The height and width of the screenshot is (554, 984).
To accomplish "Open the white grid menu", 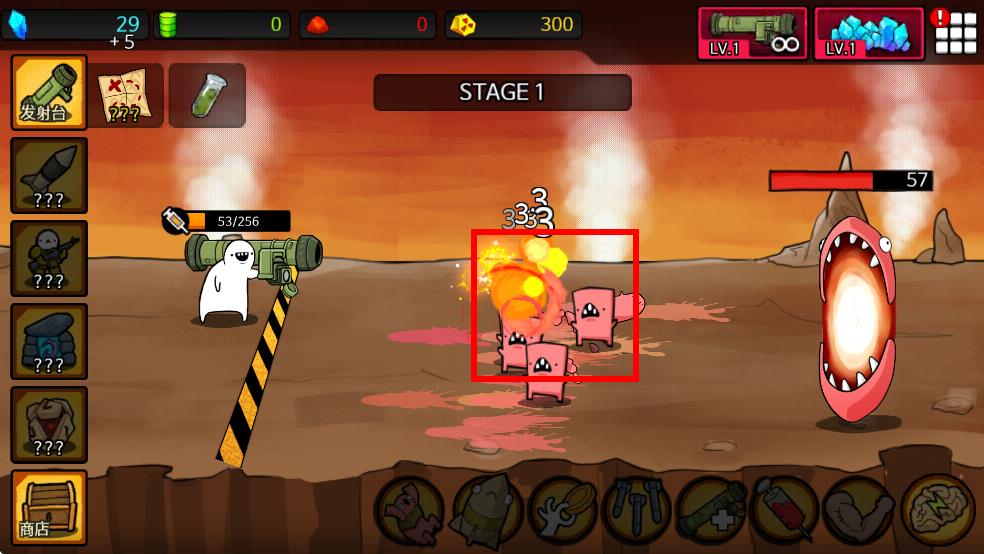I will [x=955, y=34].
